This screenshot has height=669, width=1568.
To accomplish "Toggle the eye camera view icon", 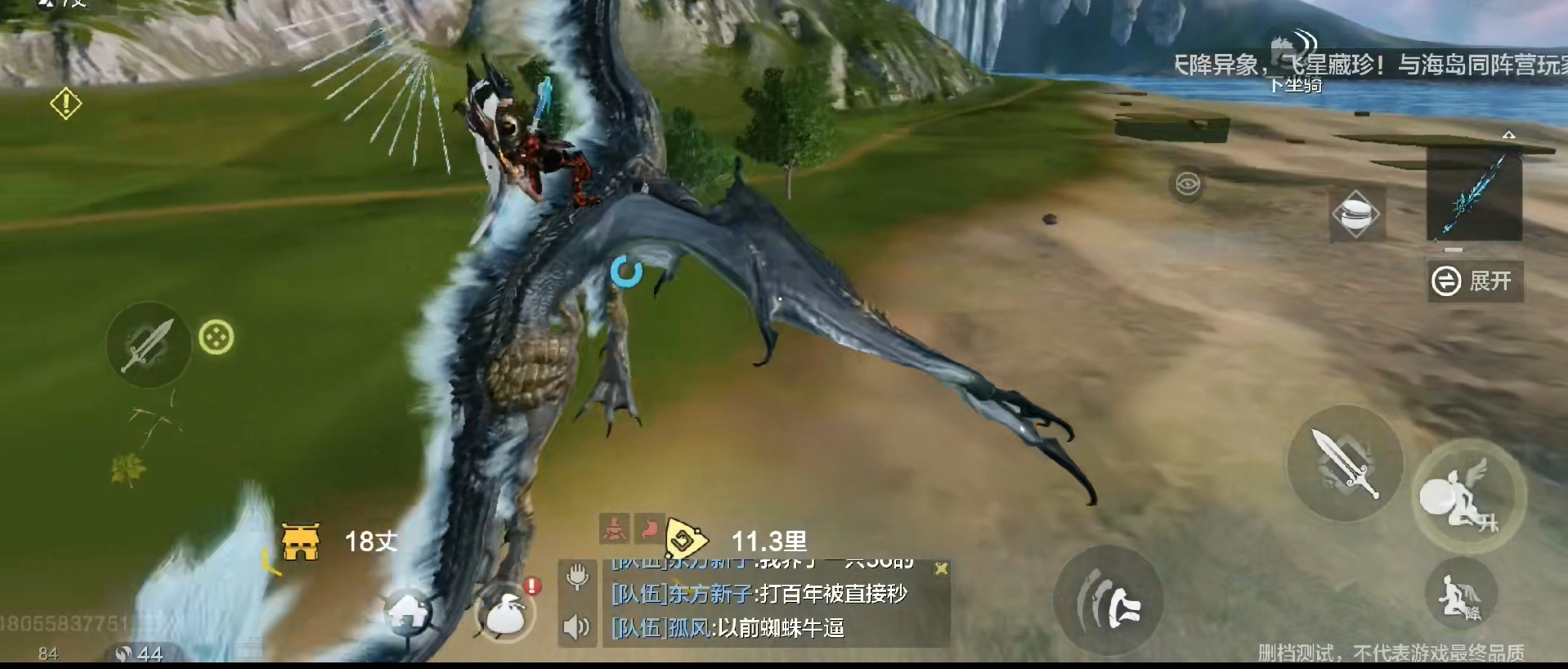I will (x=1188, y=183).
